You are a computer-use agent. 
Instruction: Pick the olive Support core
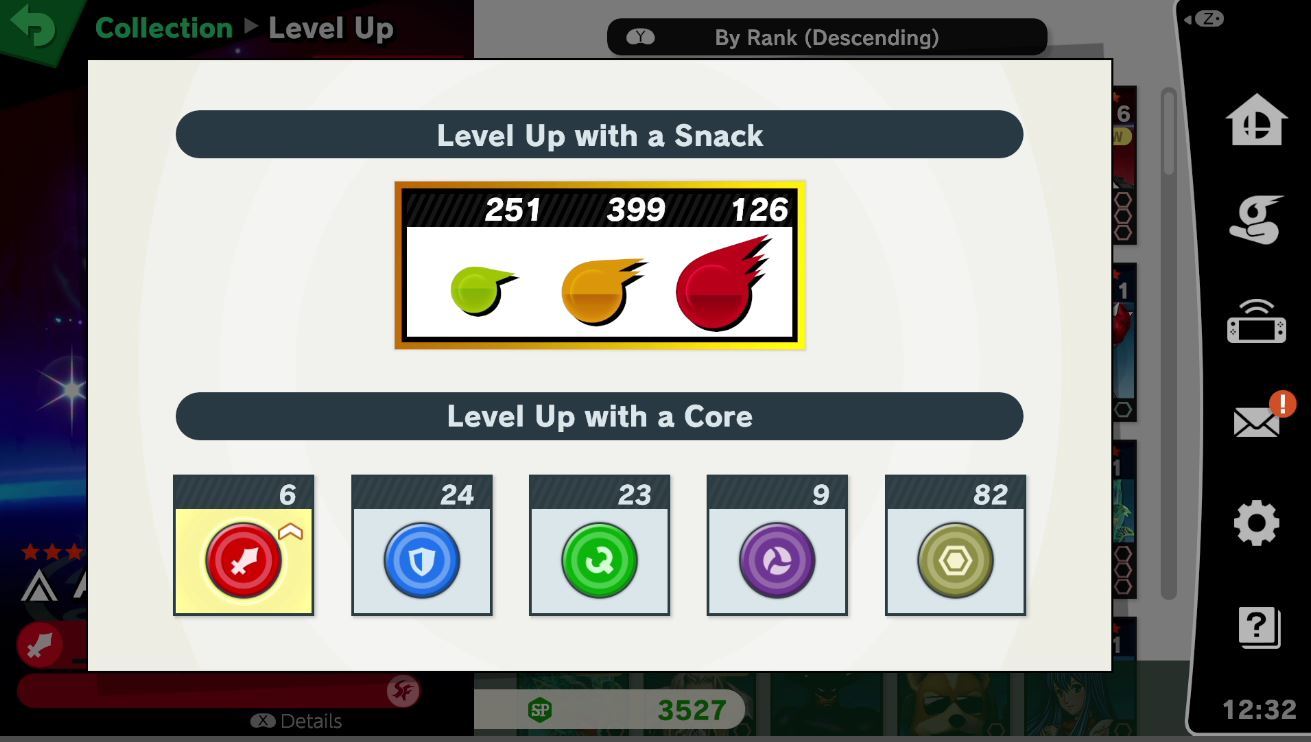point(955,560)
